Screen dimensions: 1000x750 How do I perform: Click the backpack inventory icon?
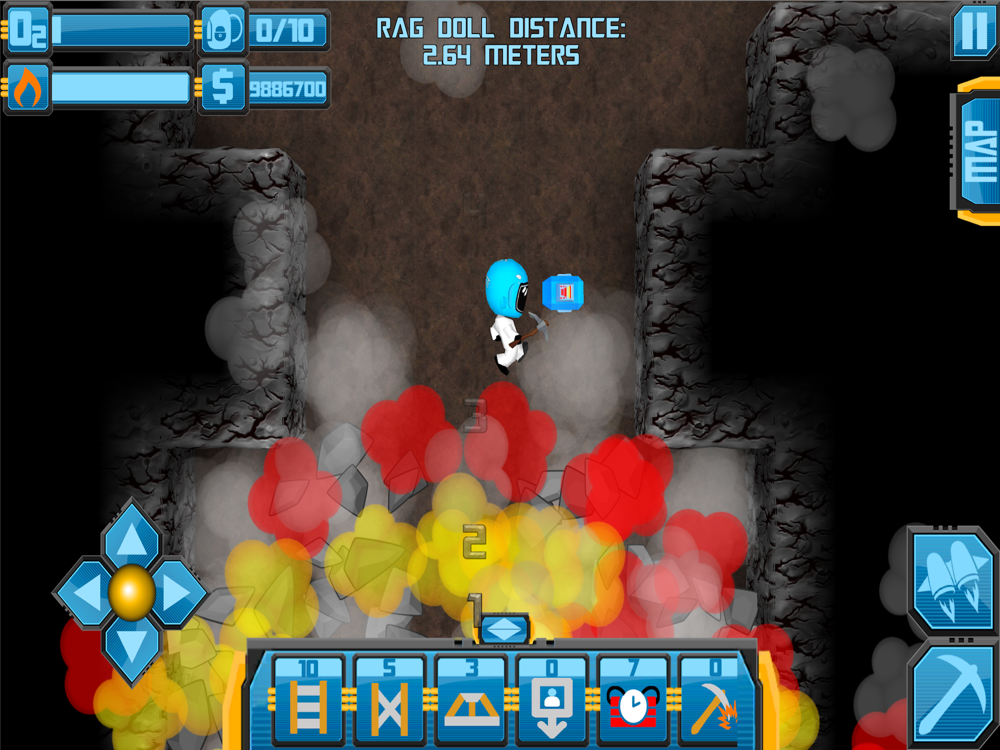(x=222, y=30)
